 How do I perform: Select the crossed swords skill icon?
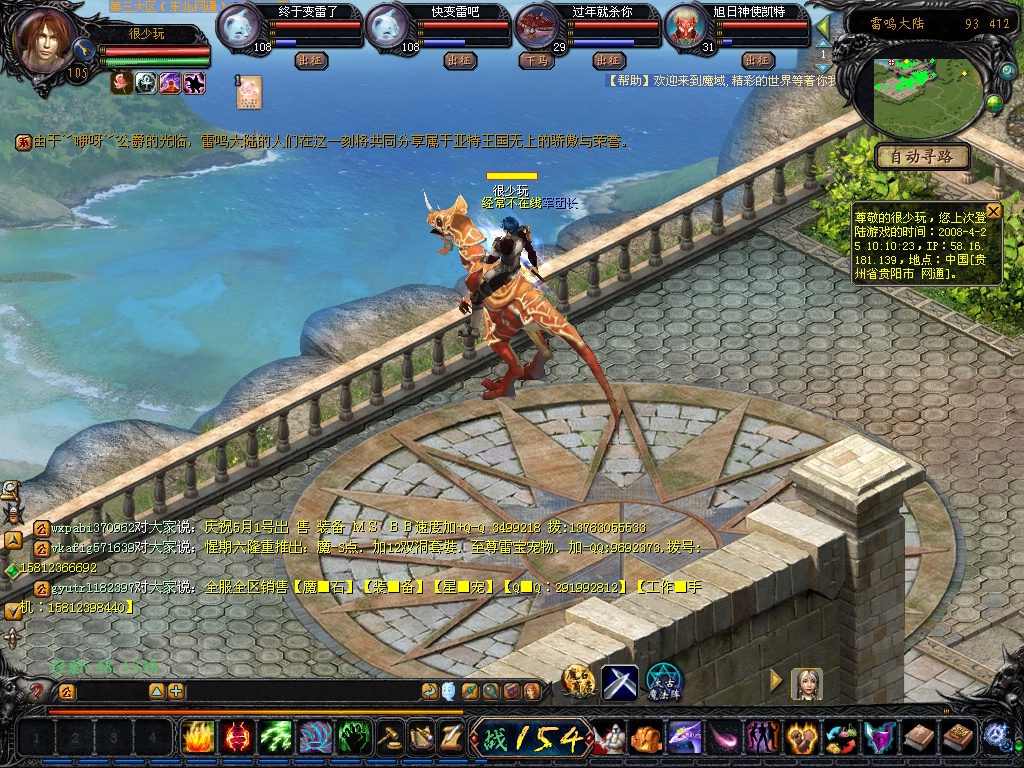coord(619,682)
